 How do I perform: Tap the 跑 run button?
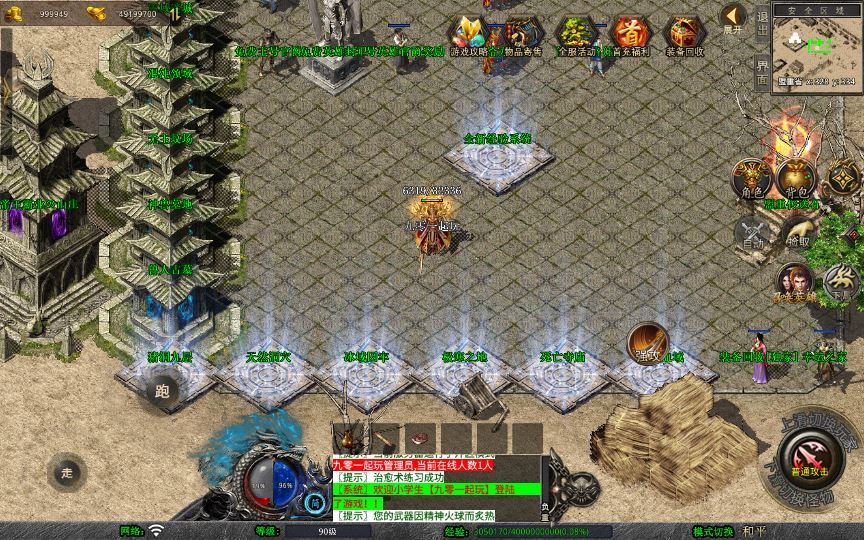163,391
